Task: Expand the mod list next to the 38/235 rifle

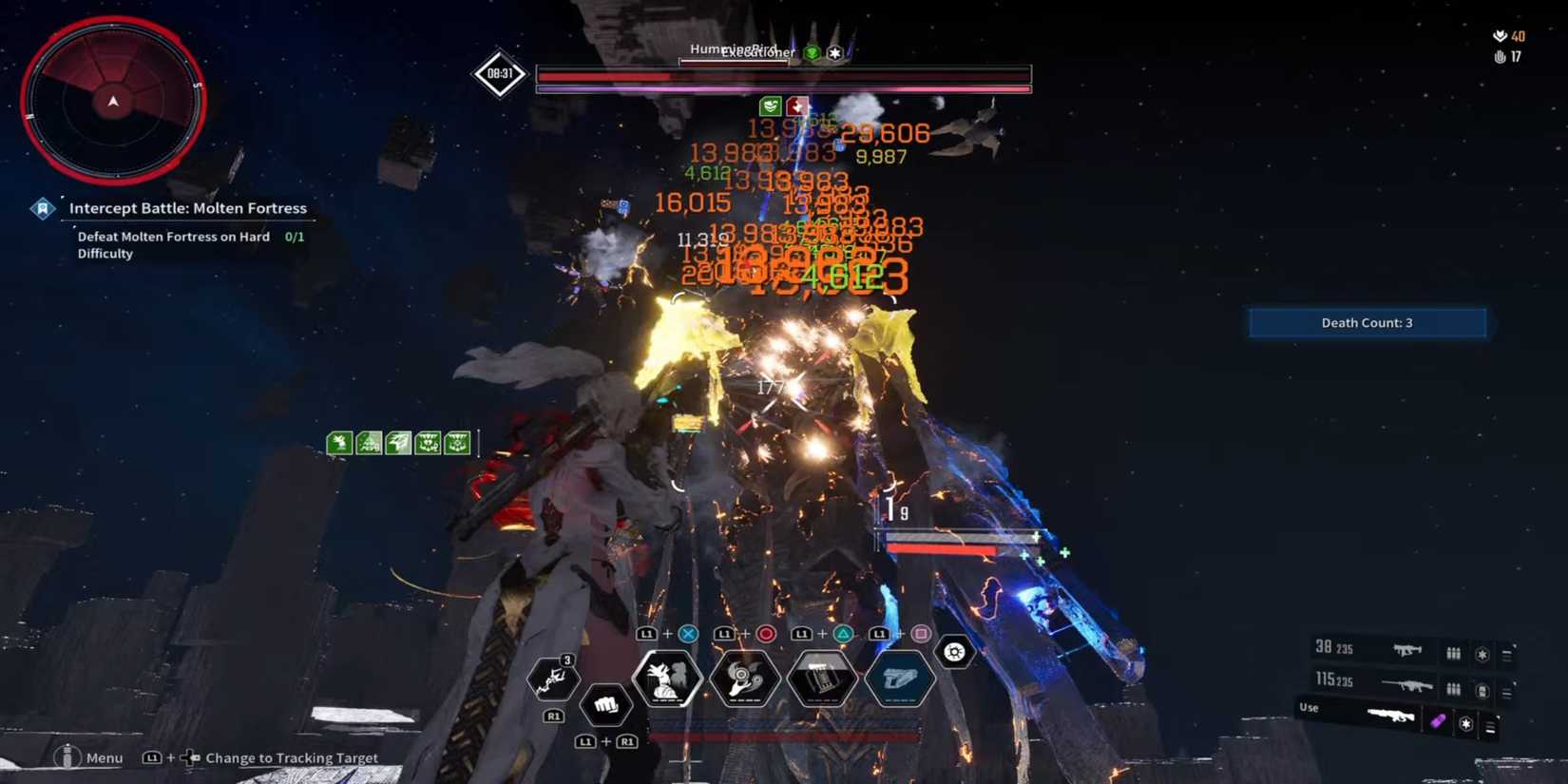Action: point(1505,653)
